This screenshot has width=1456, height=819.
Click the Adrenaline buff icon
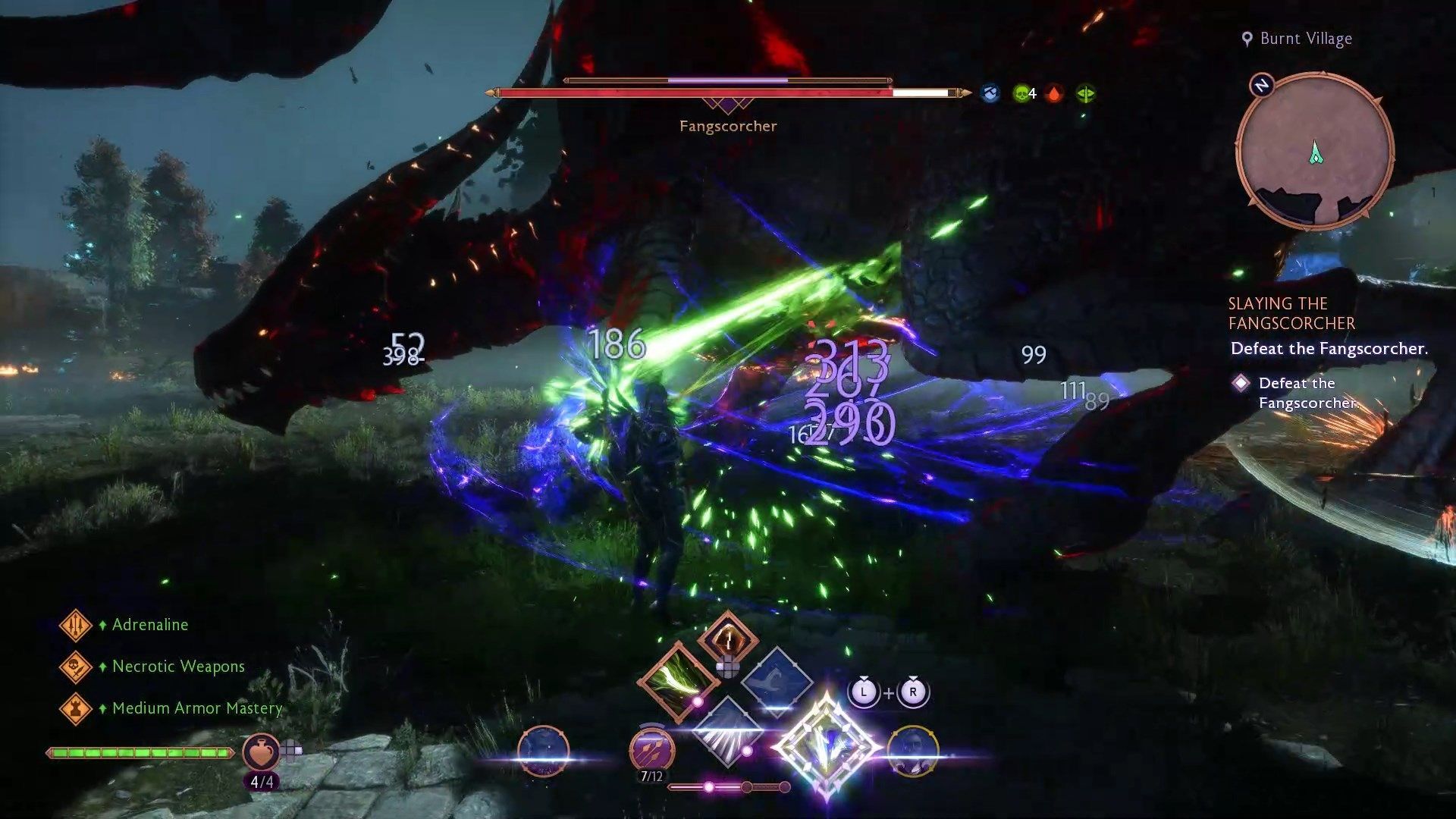(75, 625)
